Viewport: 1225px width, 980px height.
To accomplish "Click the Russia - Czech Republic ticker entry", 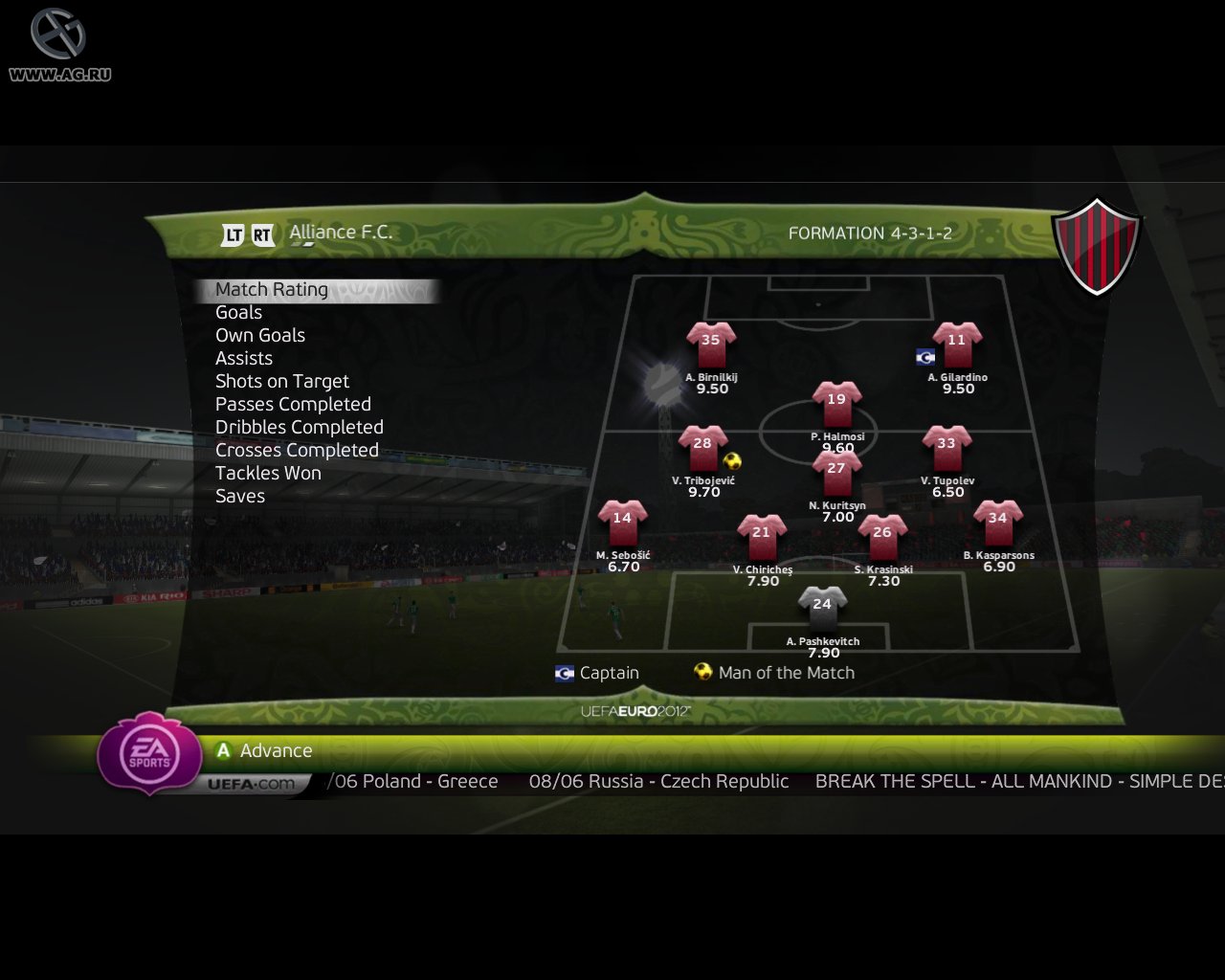I will coord(658,781).
